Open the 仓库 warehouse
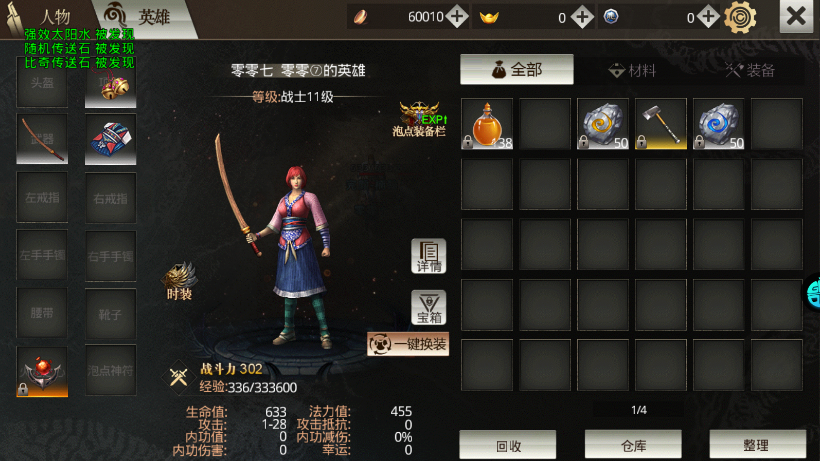Screen dimensions: 820x461 (632, 445)
